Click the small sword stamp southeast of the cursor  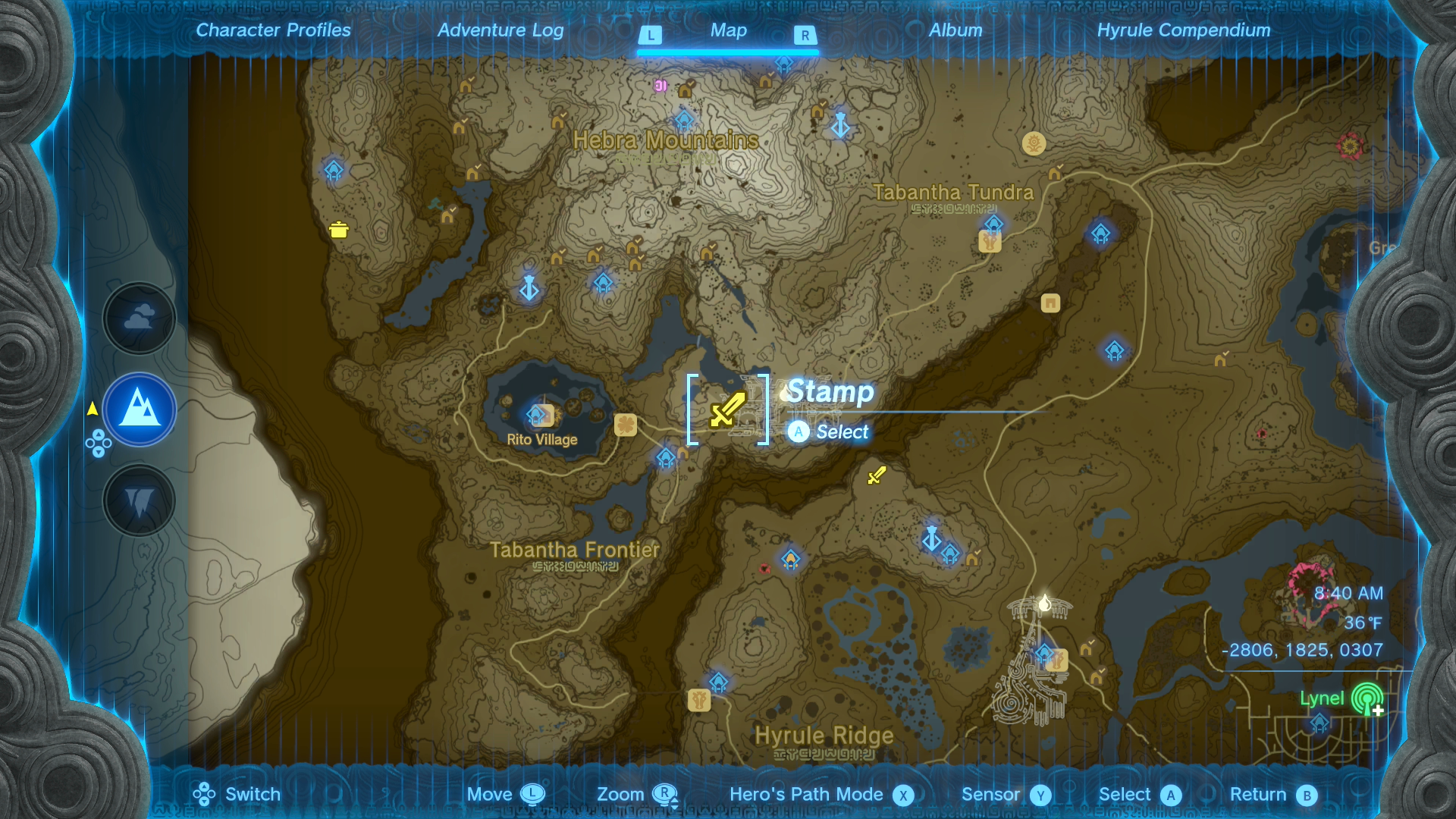876,476
